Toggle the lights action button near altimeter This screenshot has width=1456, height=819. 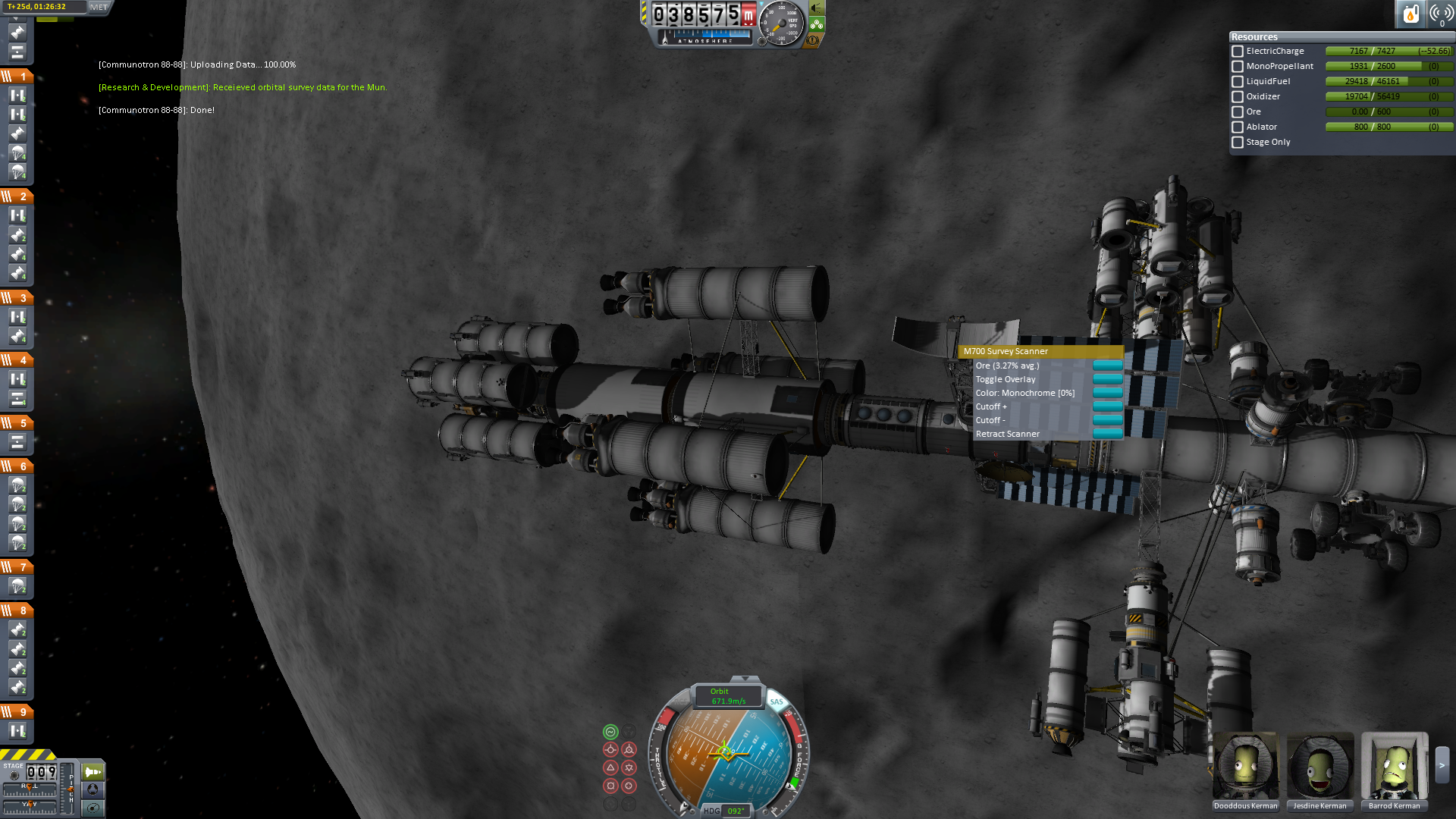(x=816, y=8)
